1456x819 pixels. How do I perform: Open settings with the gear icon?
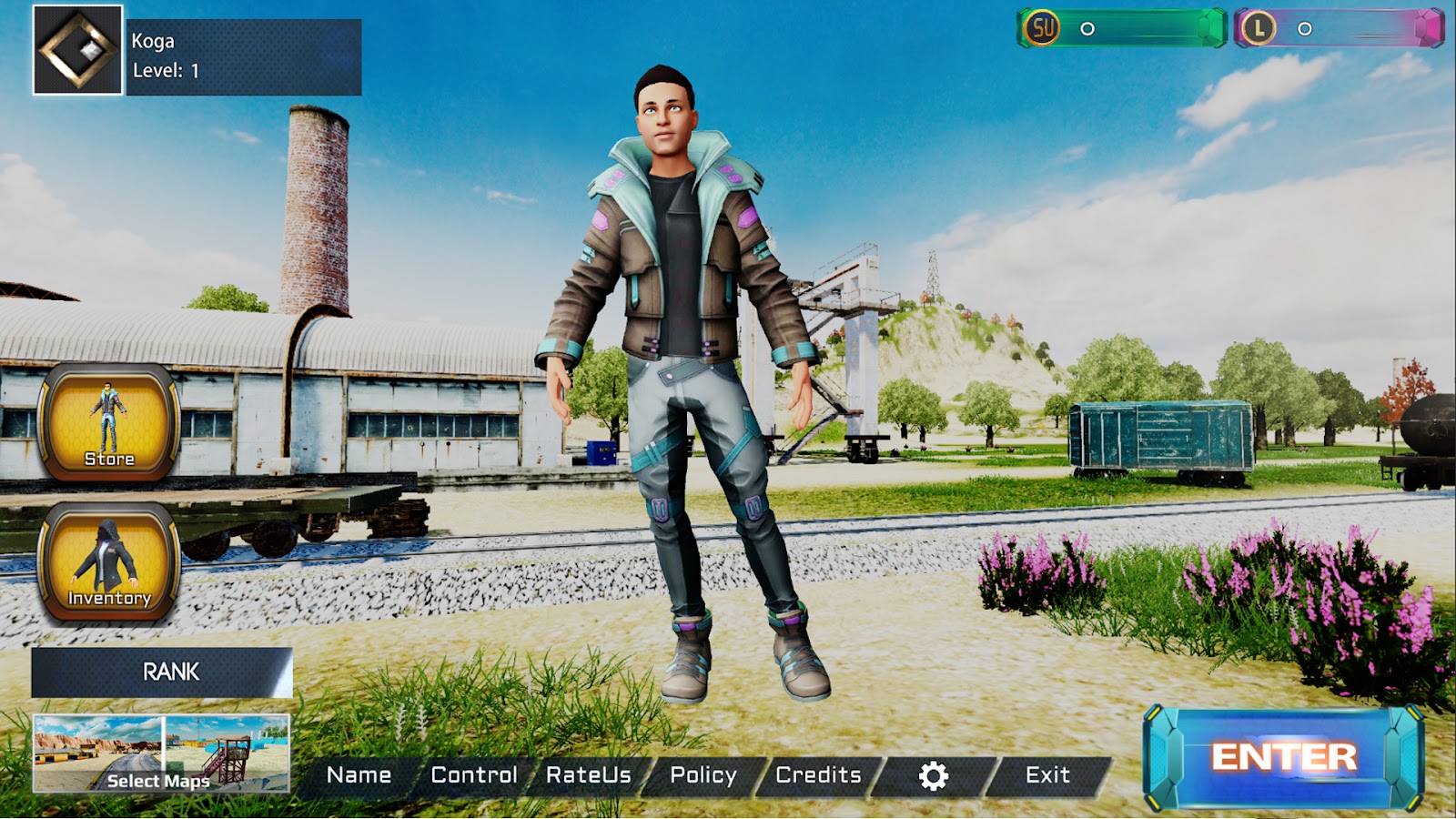934,776
